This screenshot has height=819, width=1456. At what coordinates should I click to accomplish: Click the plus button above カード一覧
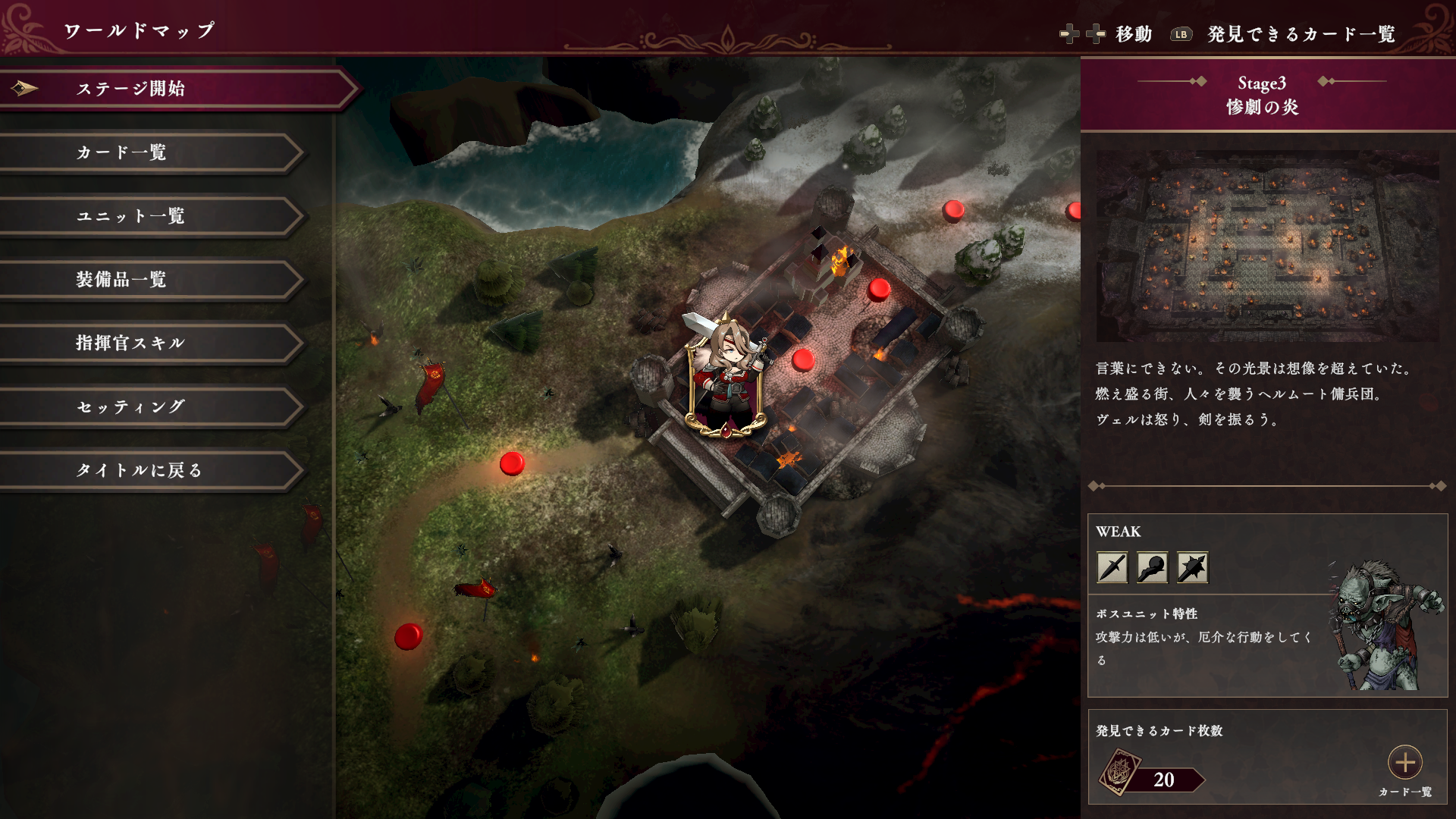pyautogui.click(x=1404, y=762)
